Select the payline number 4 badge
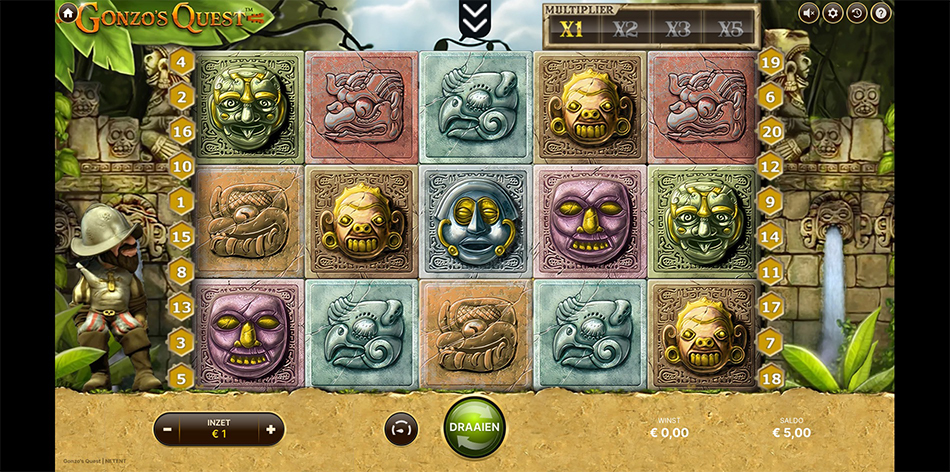 click(181, 62)
